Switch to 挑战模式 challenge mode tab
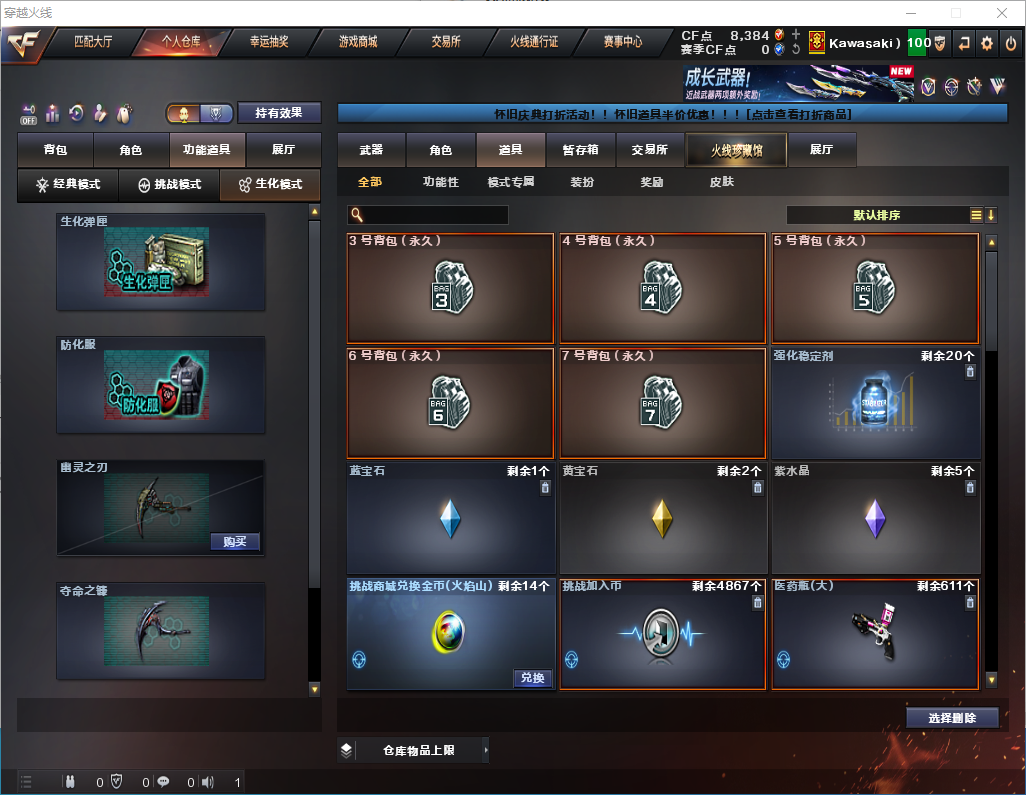 [x=169, y=185]
